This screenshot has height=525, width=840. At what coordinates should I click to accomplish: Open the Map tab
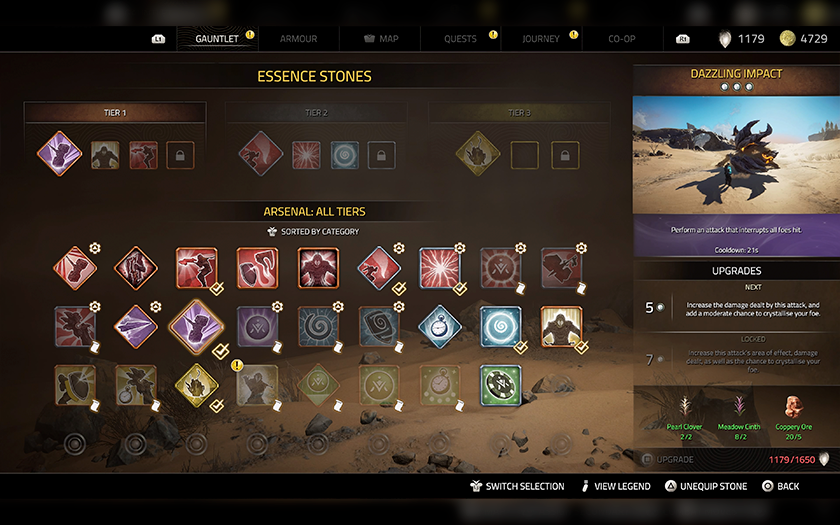click(x=380, y=39)
